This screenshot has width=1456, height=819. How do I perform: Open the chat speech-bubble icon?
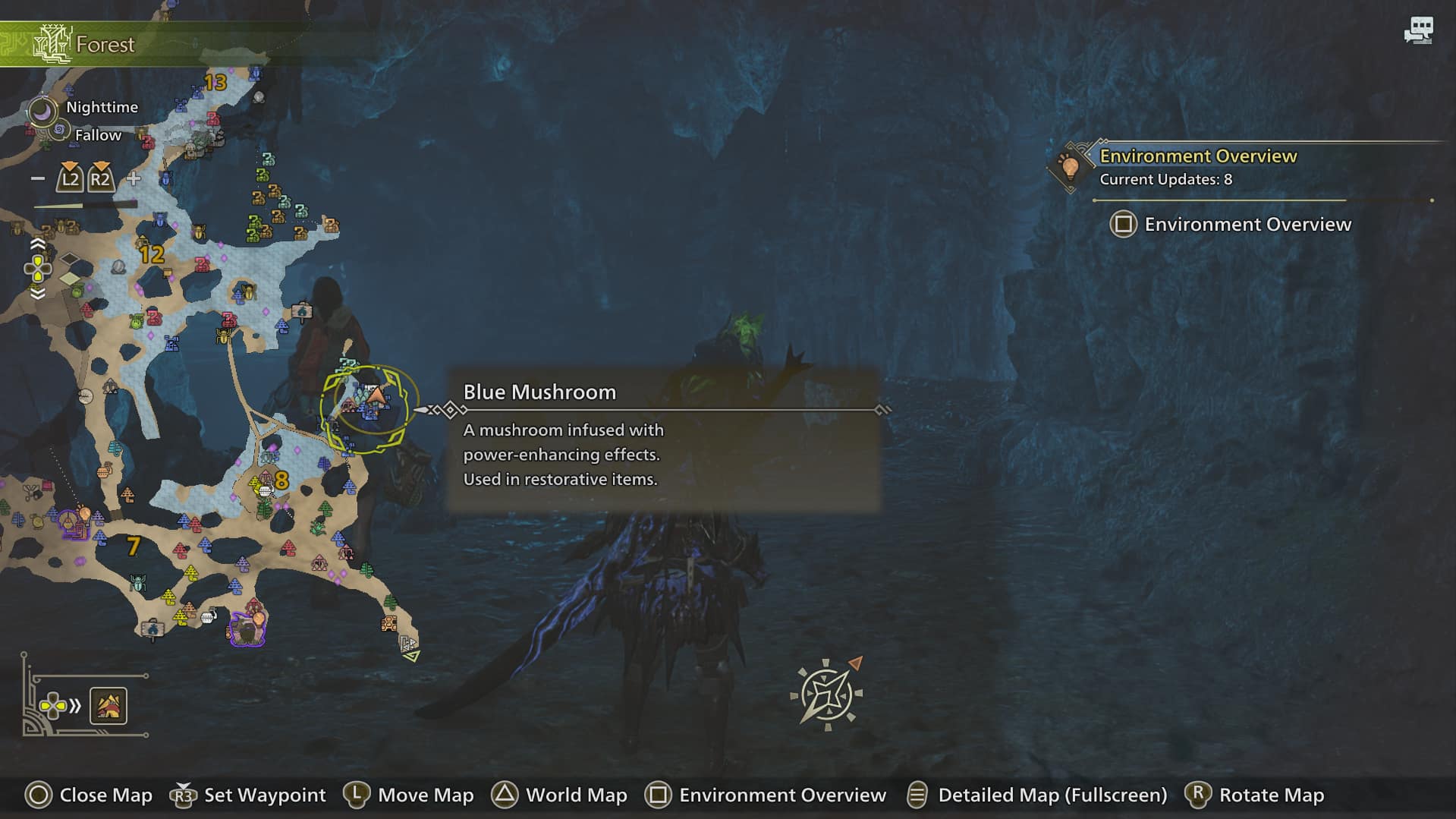[1417, 31]
